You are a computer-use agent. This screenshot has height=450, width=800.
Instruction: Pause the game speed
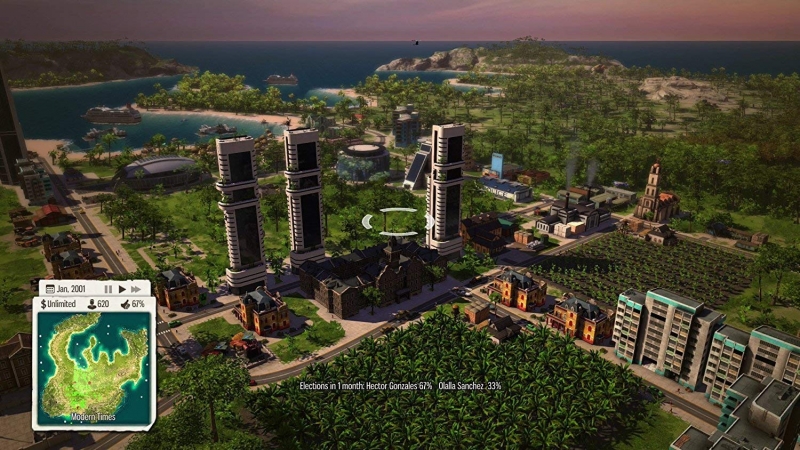pyautogui.click(x=108, y=289)
